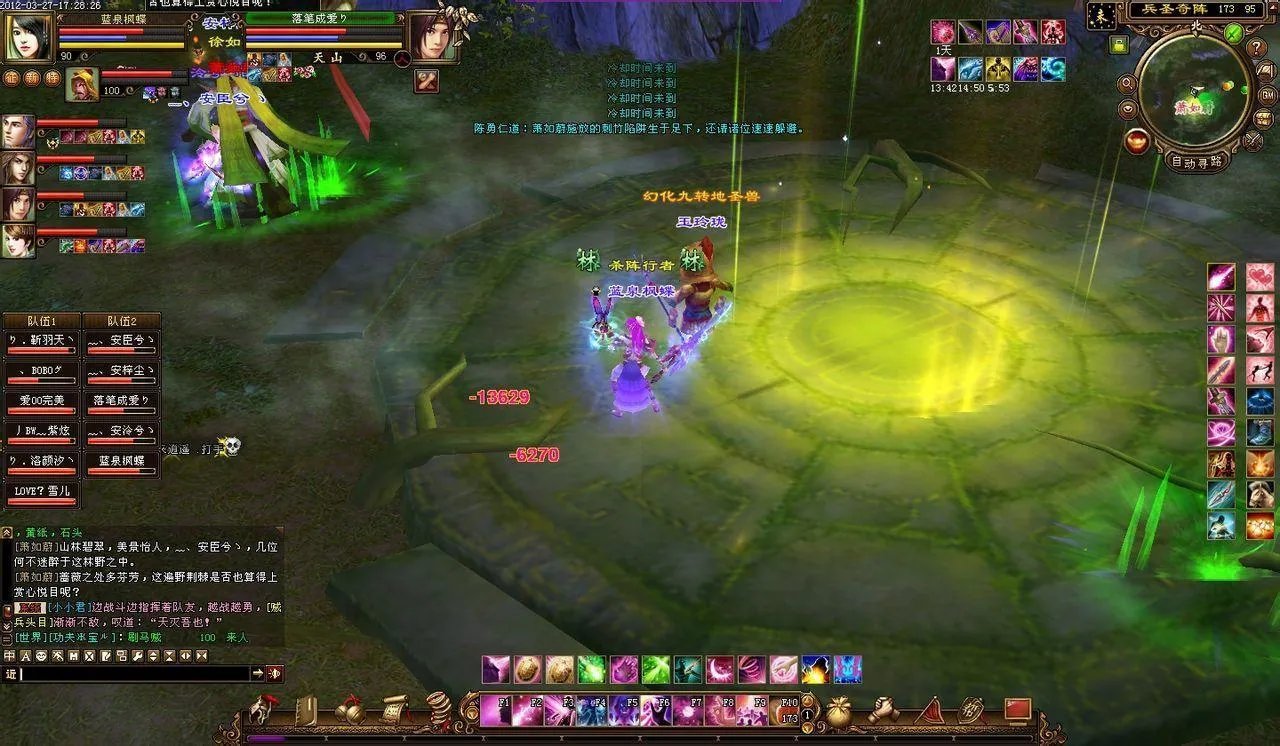Select the target portrait of 落笔成爱
This screenshot has width=1280, height=746.
click(x=427, y=37)
